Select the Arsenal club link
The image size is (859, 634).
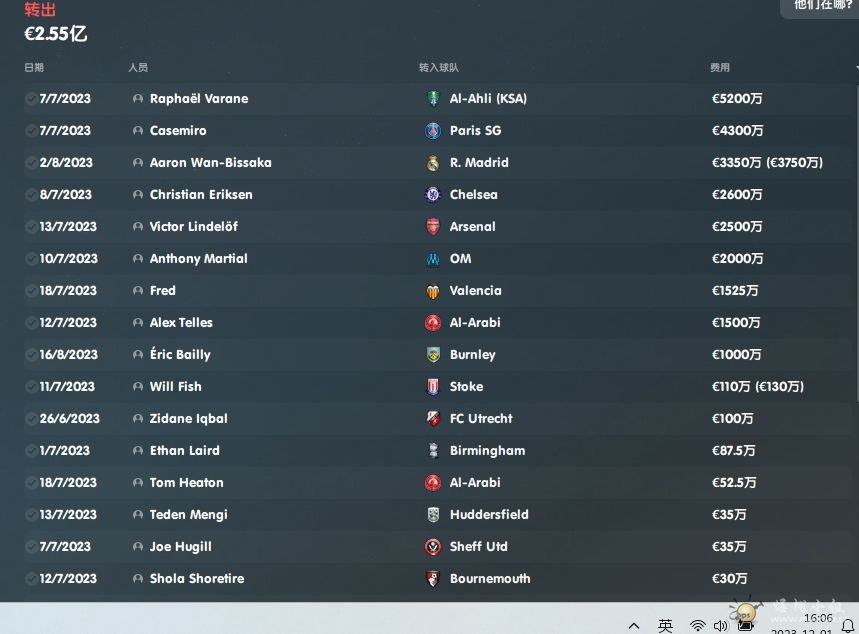472,227
